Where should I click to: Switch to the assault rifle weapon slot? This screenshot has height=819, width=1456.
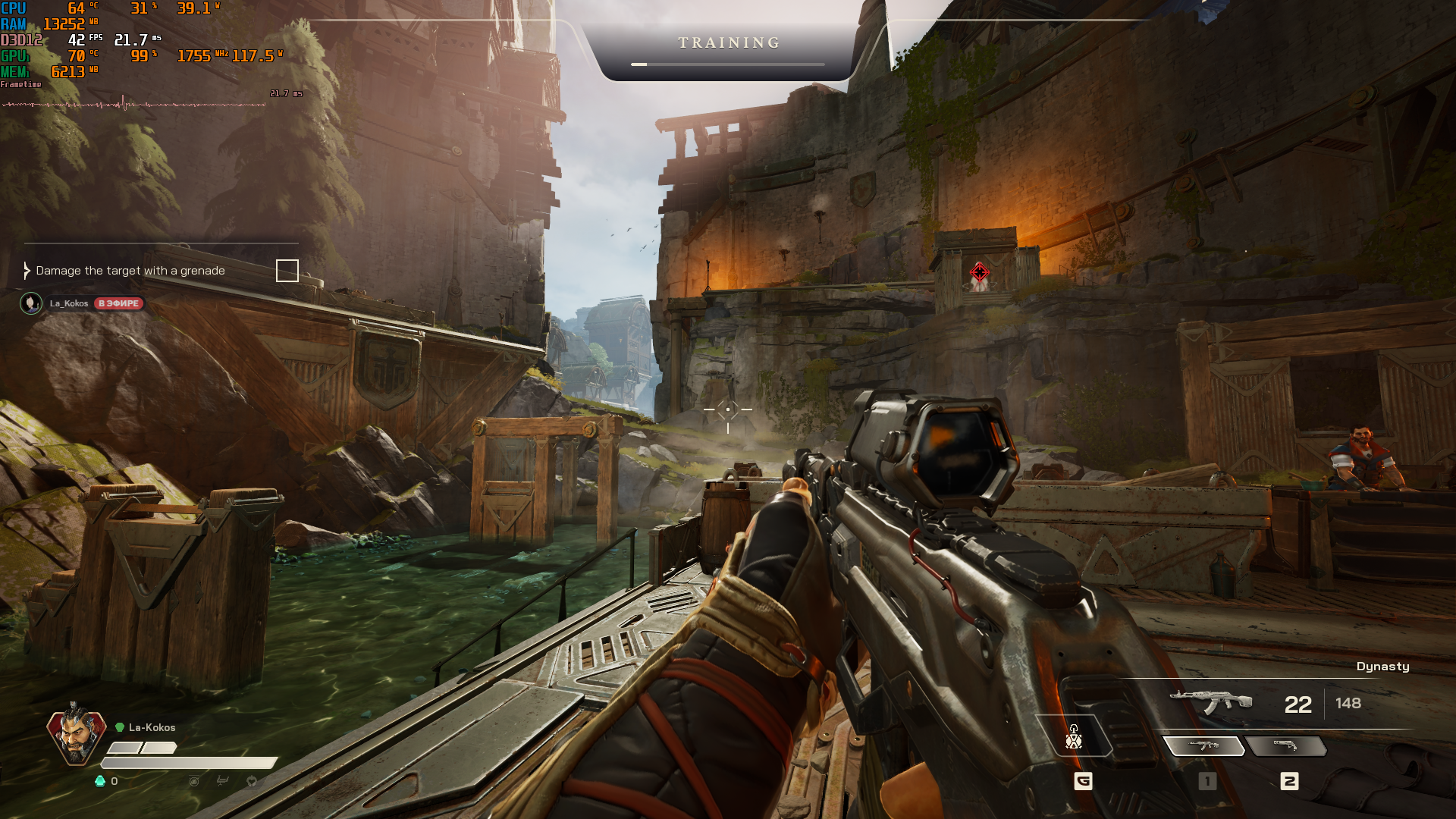click(1203, 746)
